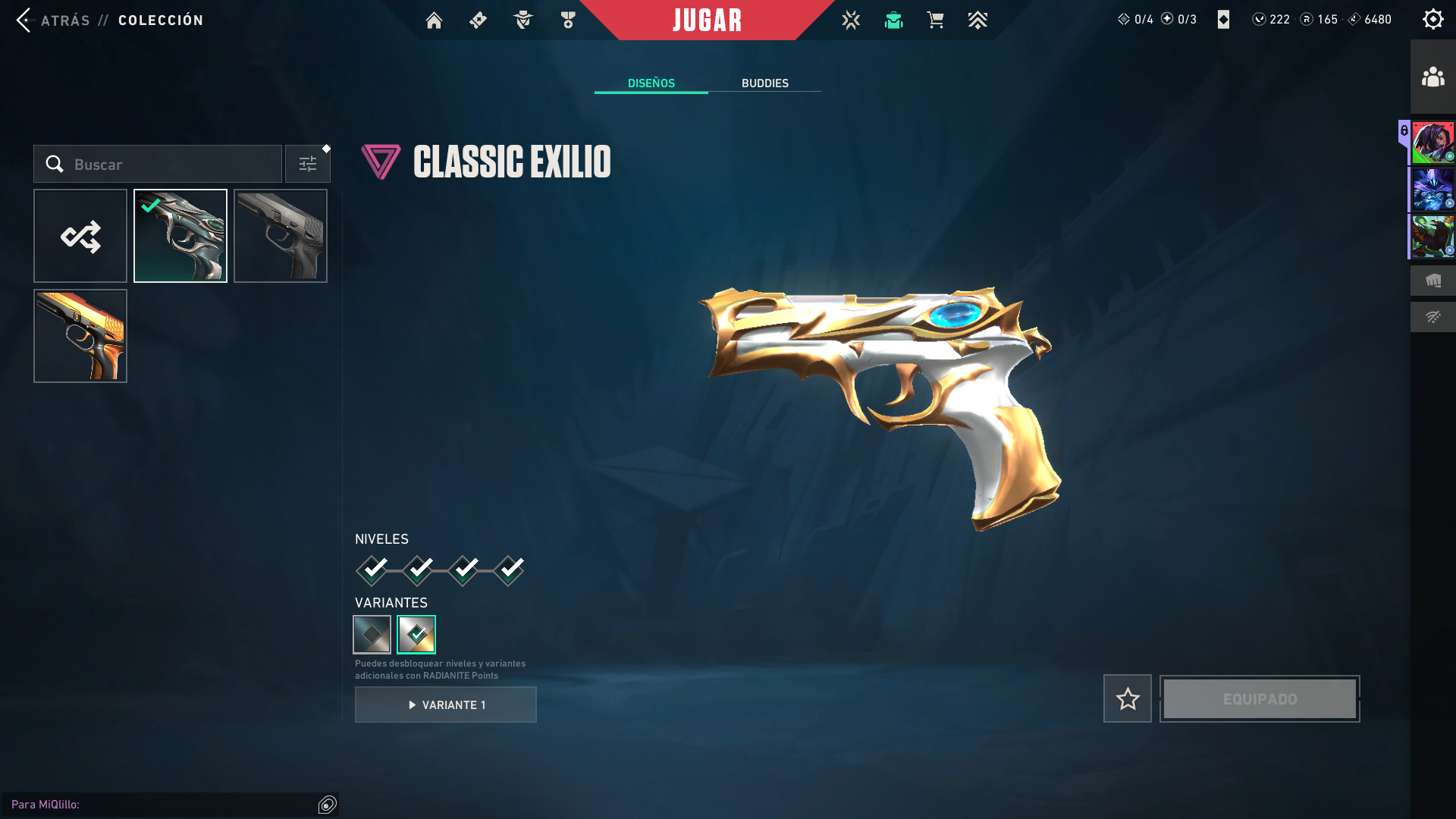
Task: Open the Home screen icon
Action: click(x=434, y=20)
